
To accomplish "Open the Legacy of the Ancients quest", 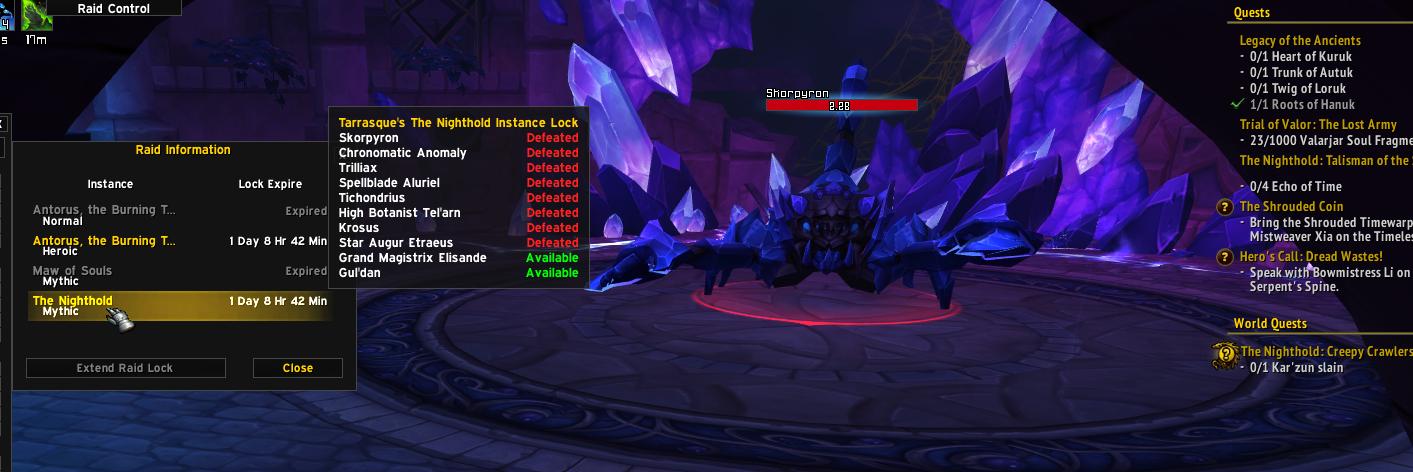I will click(x=1300, y=41).
